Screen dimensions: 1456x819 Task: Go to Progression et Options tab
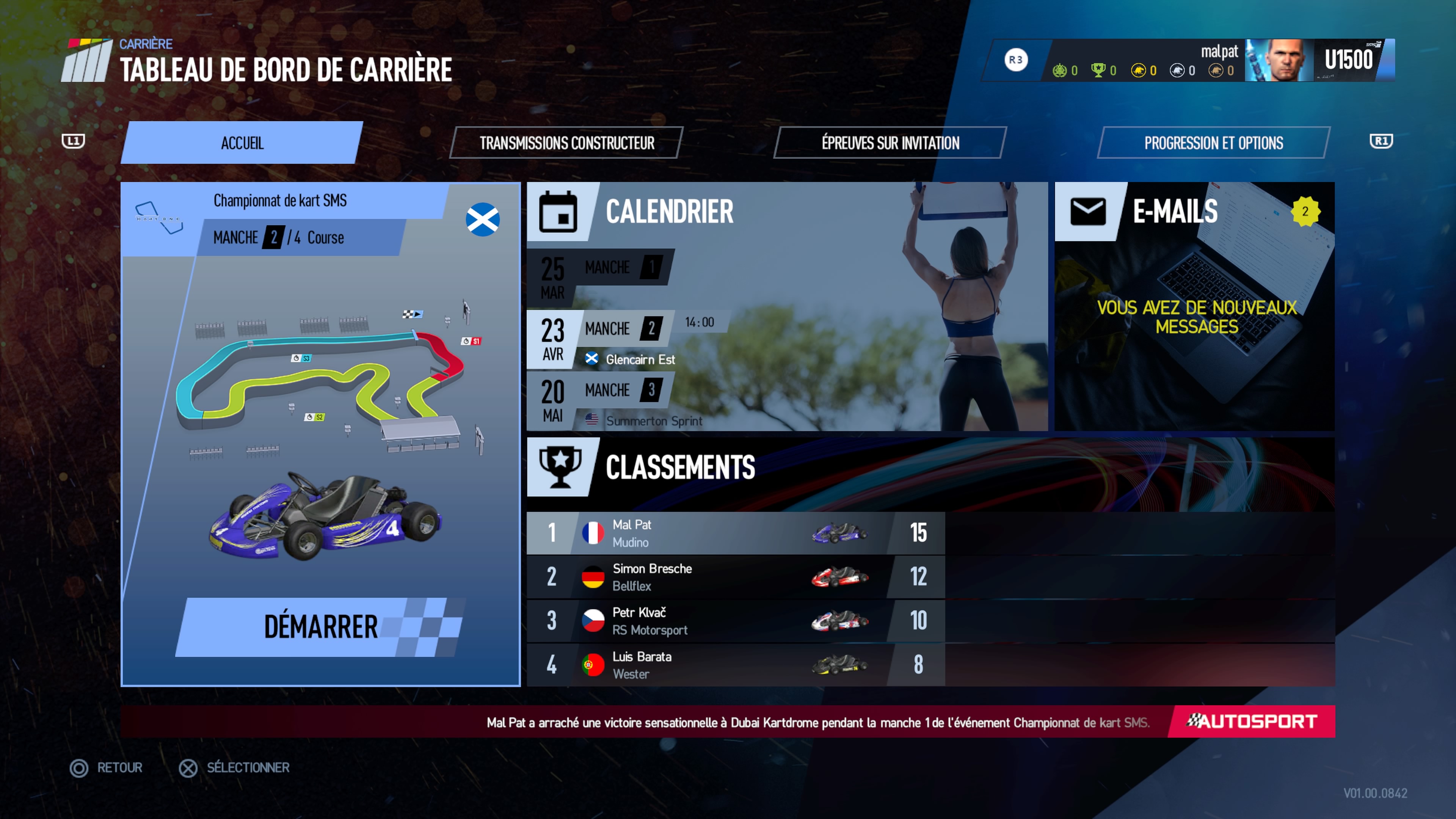(1213, 143)
